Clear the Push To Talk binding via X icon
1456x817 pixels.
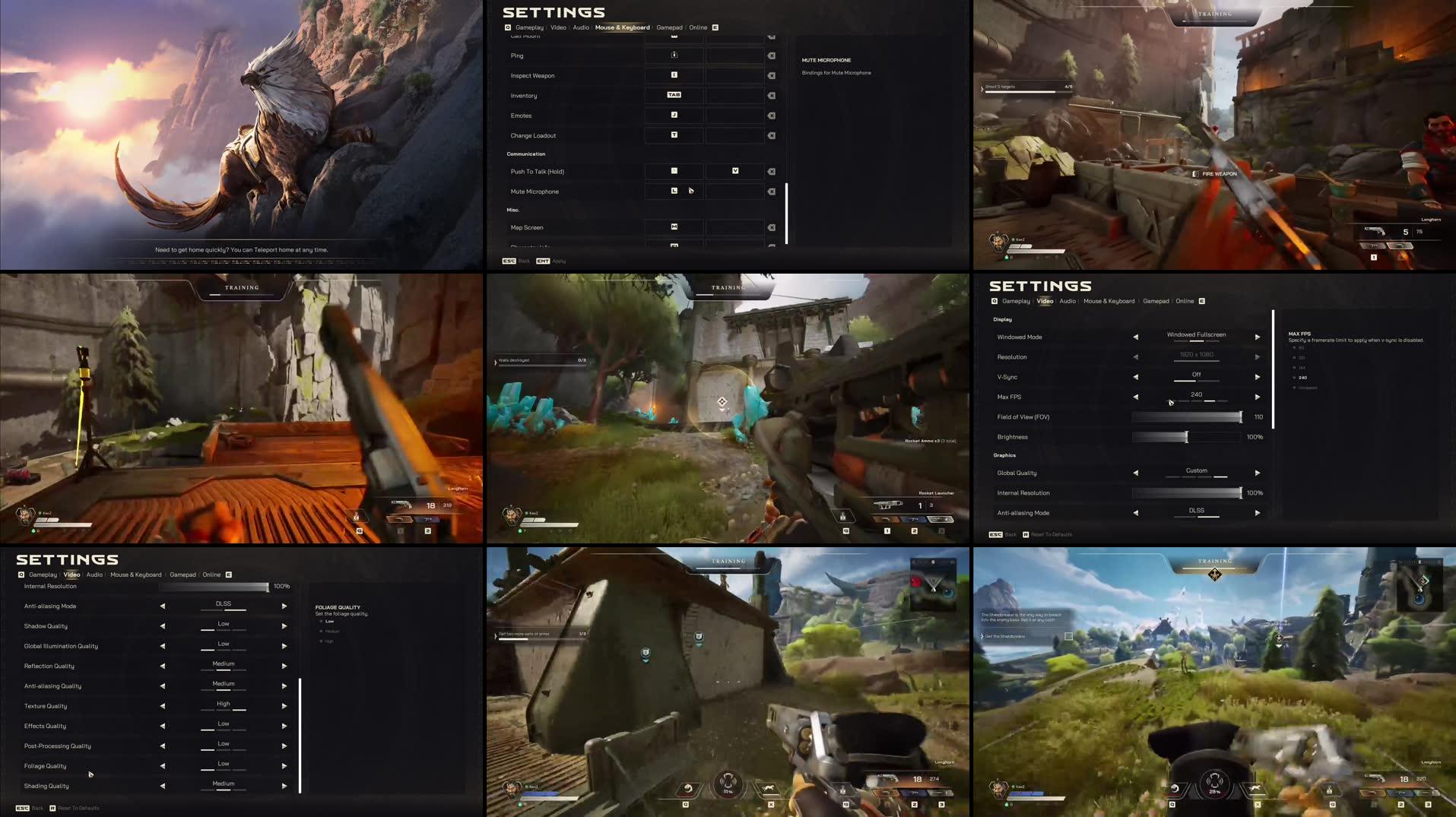[x=772, y=171]
